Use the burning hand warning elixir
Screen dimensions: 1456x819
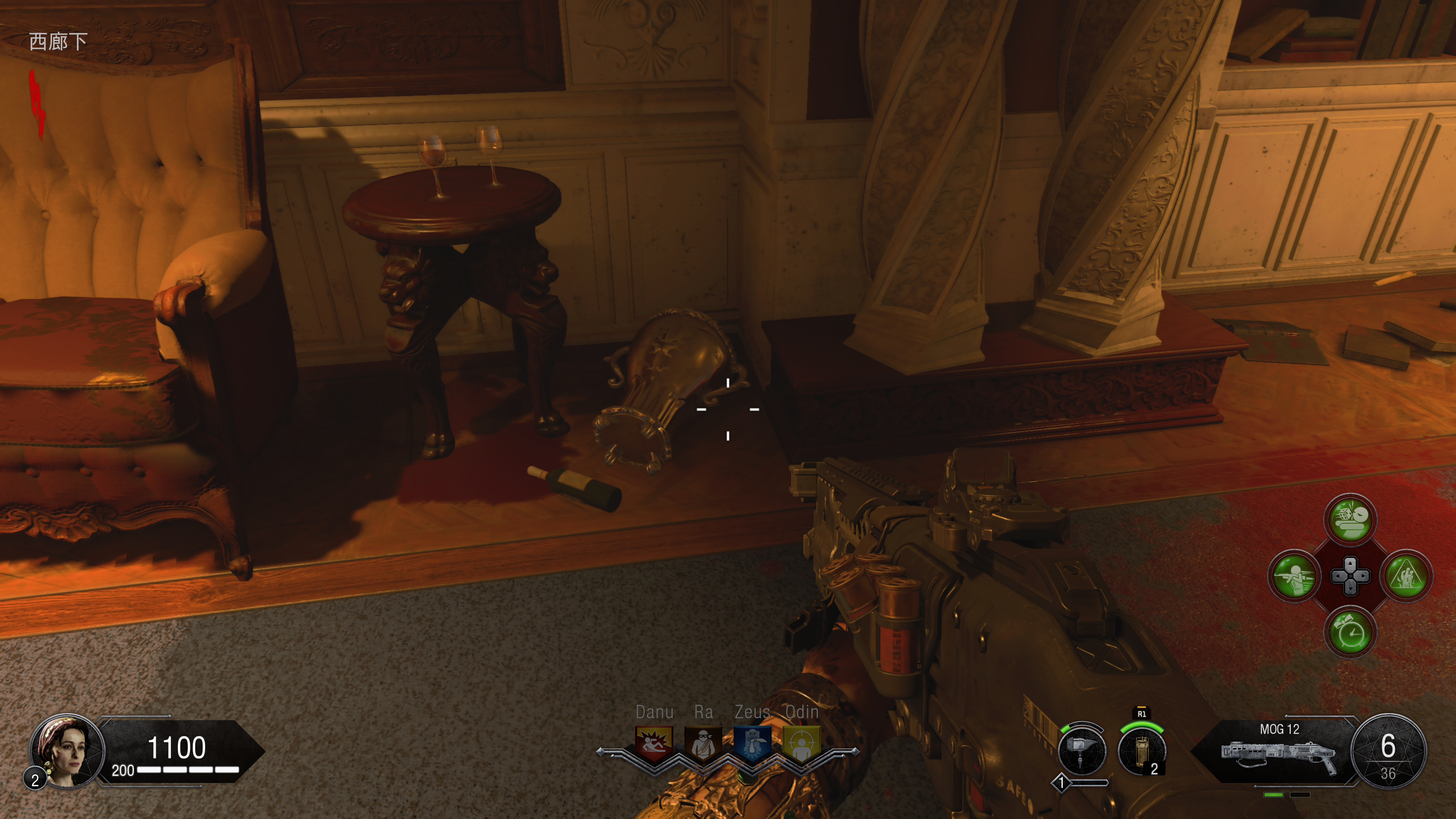pyautogui.click(x=1406, y=576)
